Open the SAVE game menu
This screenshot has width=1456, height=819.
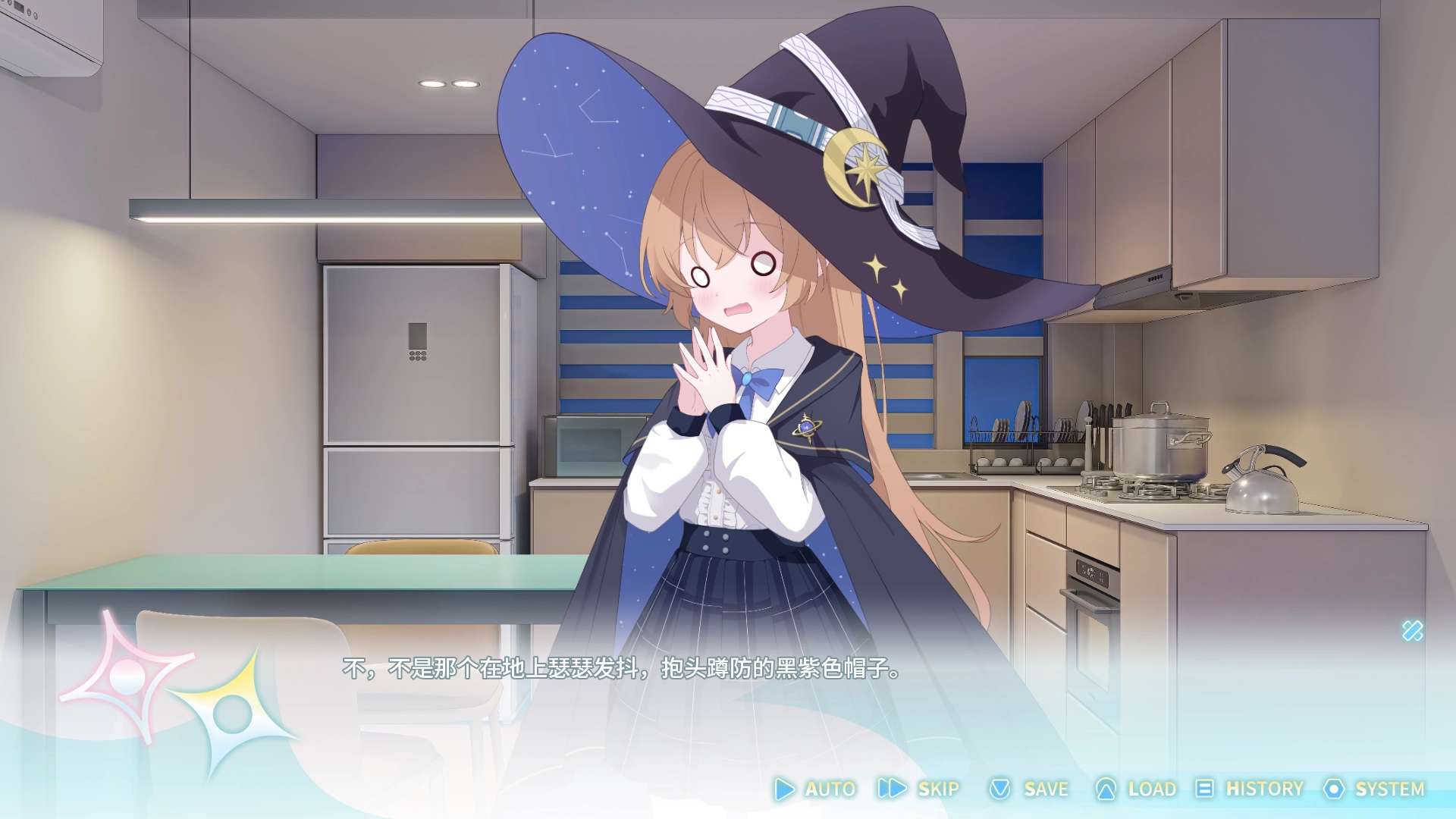coord(1030,789)
